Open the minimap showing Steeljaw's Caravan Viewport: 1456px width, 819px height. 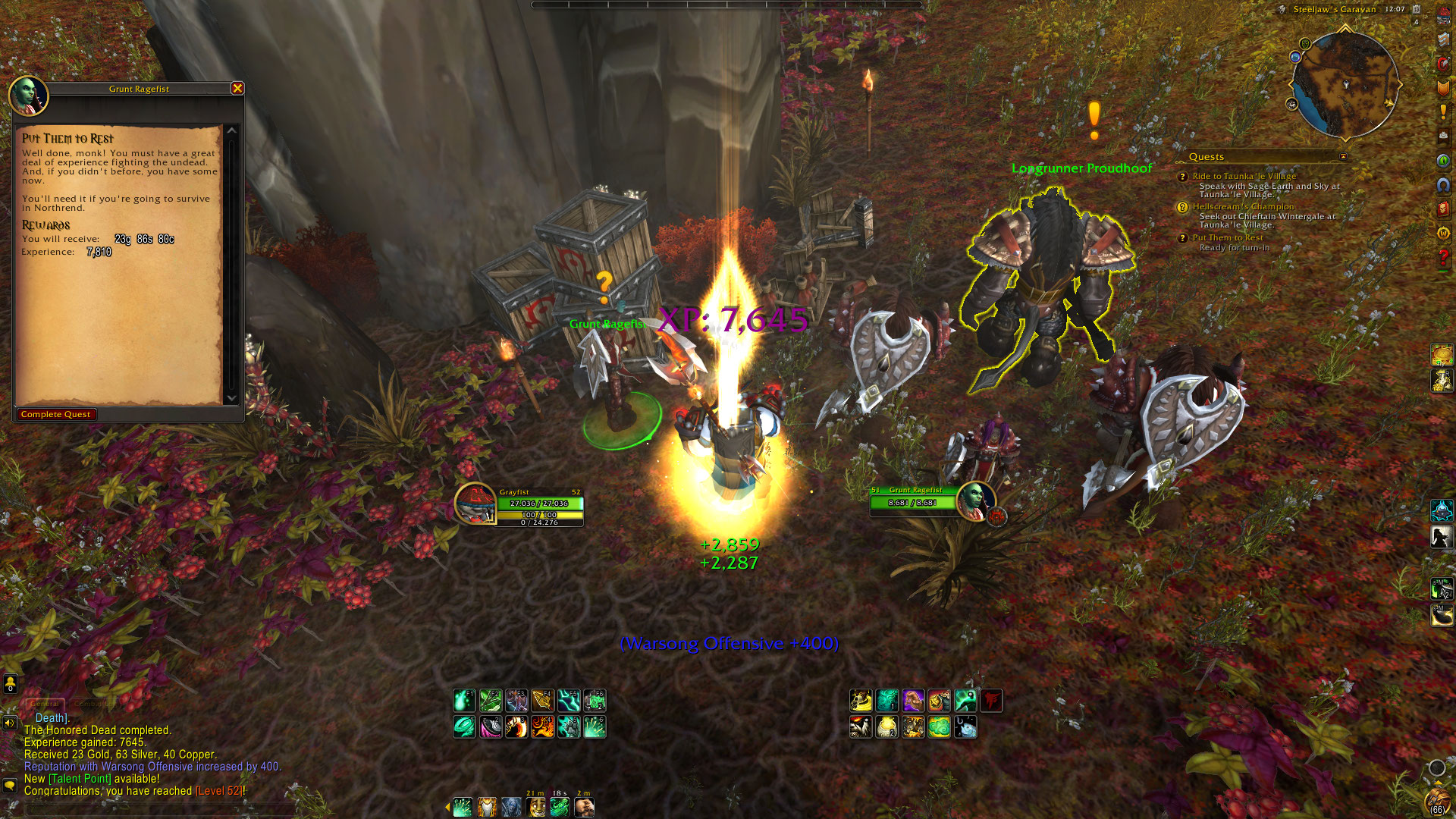1345,84
